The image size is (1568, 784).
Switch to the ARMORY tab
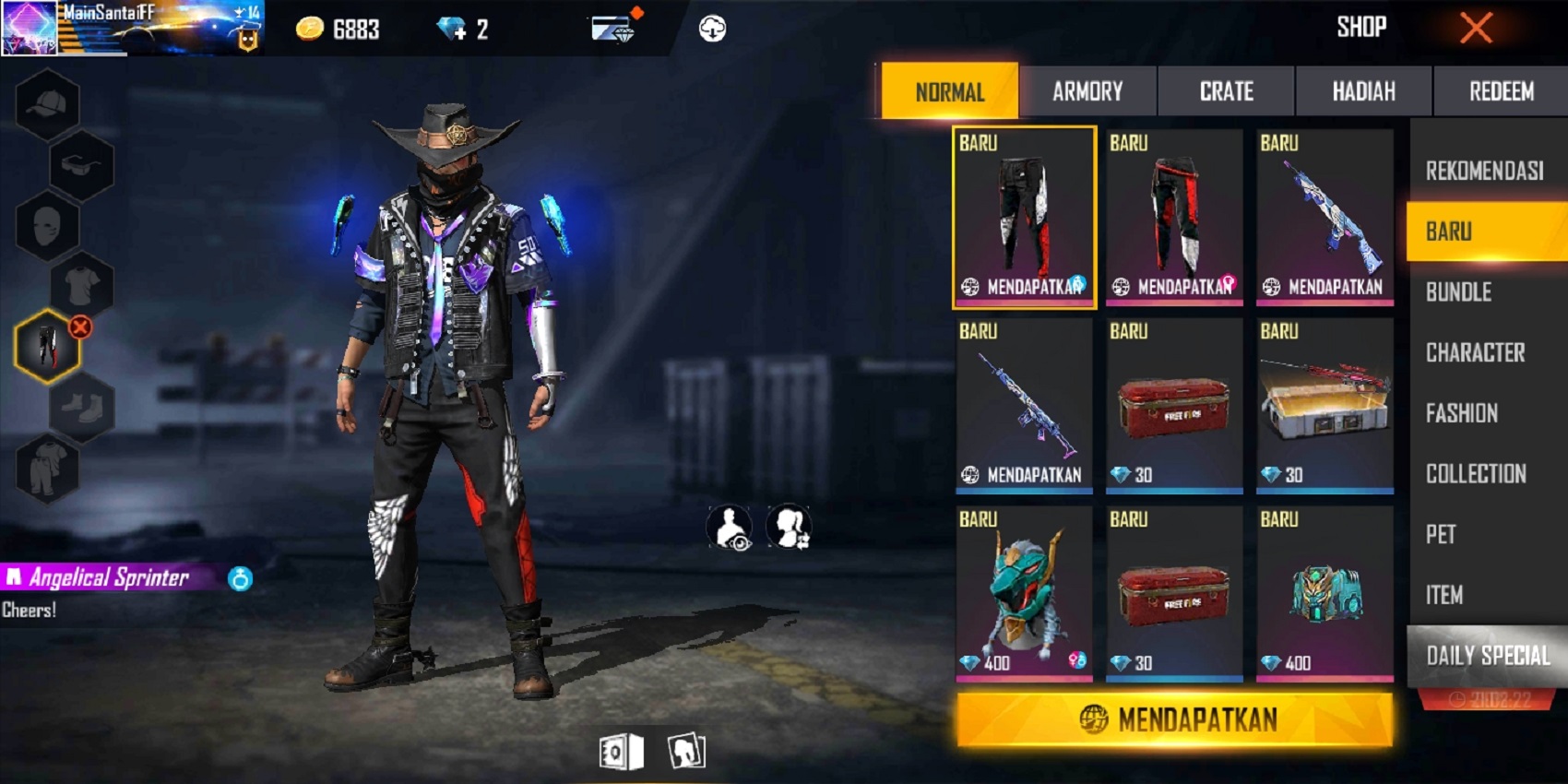[x=1088, y=90]
